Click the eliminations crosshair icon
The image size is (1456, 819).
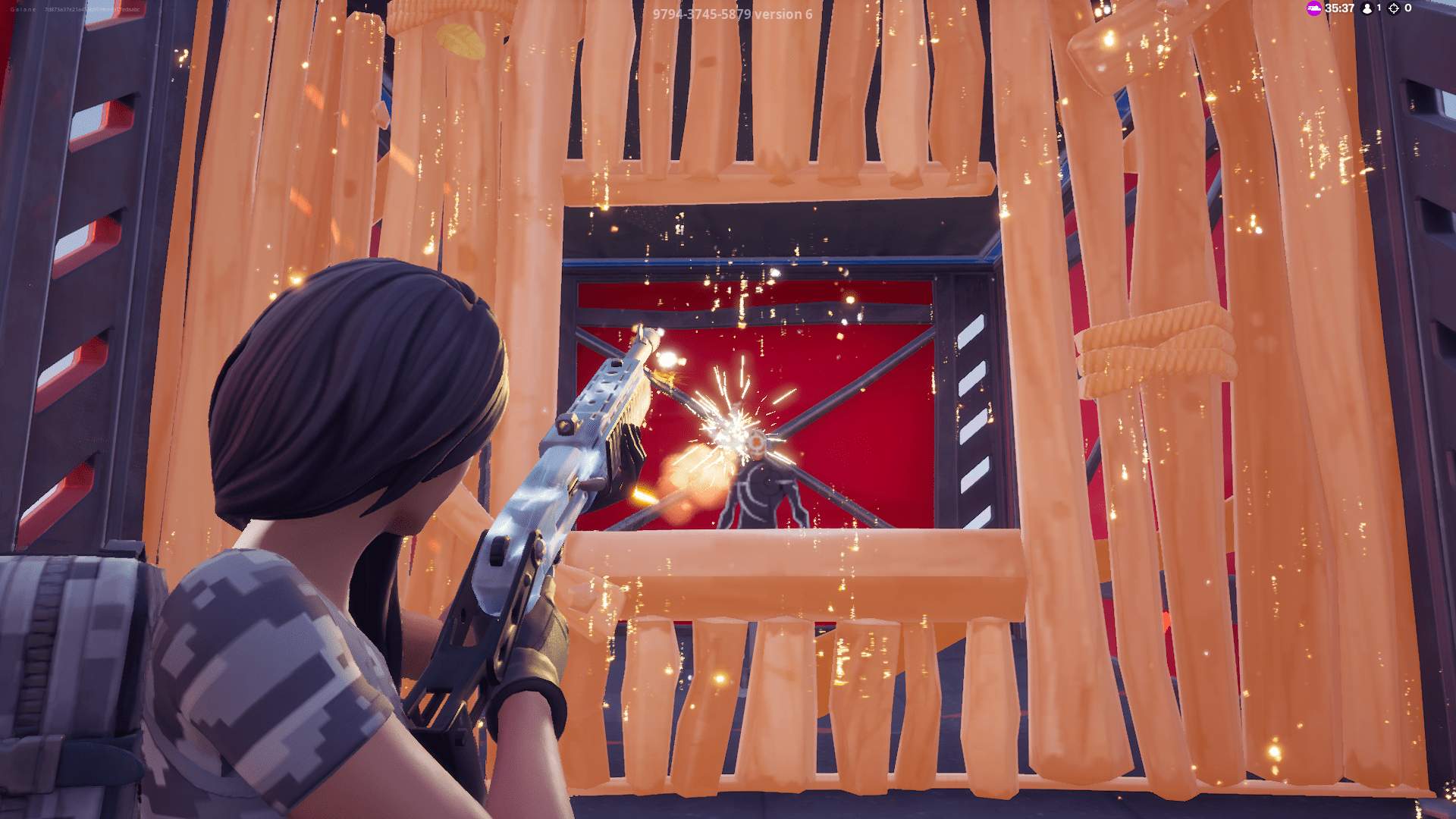[x=1393, y=8]
